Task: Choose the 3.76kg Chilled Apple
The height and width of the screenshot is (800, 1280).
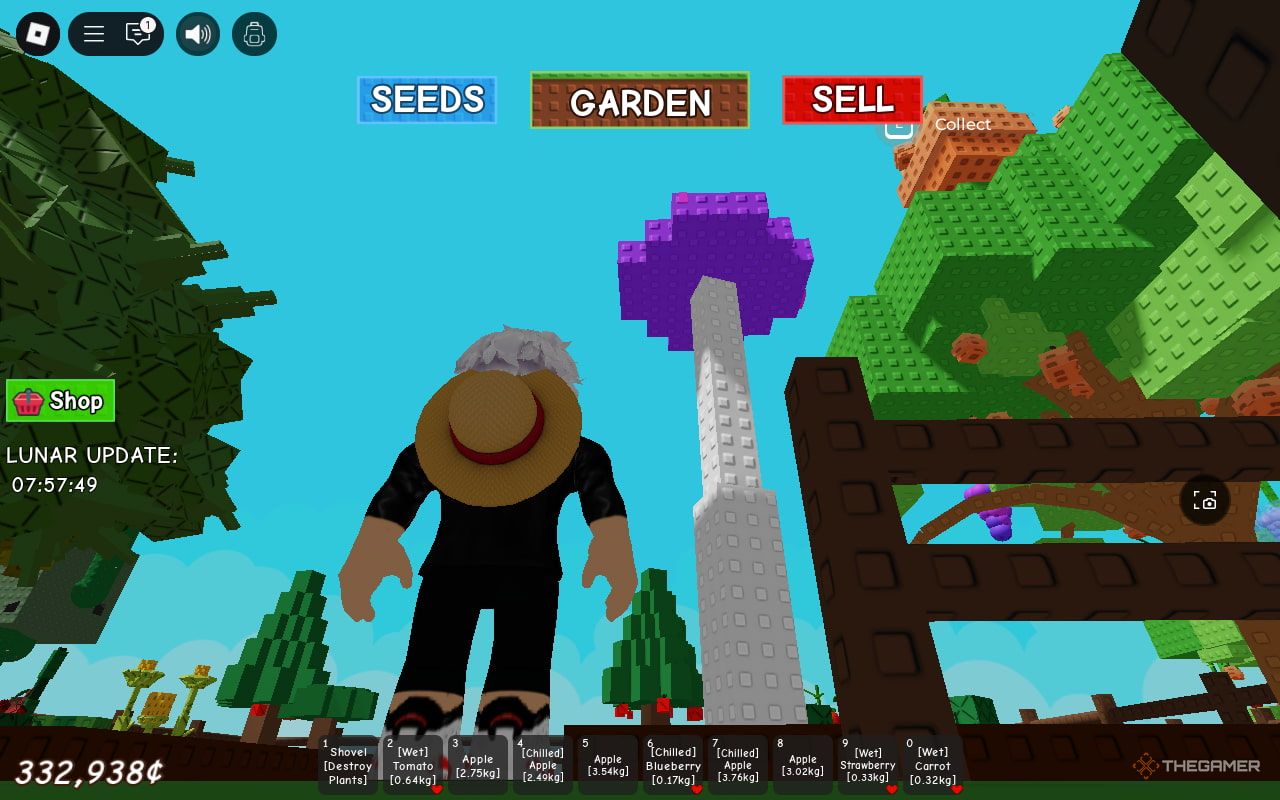Action: point(738,766)
